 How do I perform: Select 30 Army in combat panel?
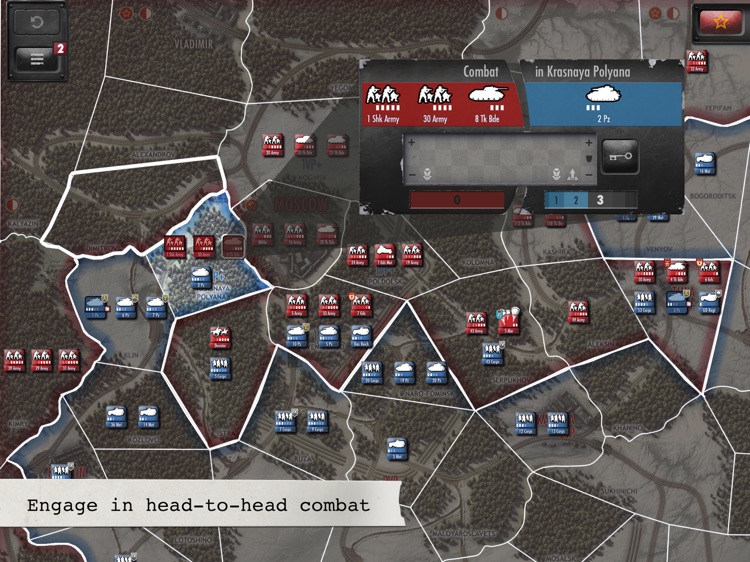(435, 101)
